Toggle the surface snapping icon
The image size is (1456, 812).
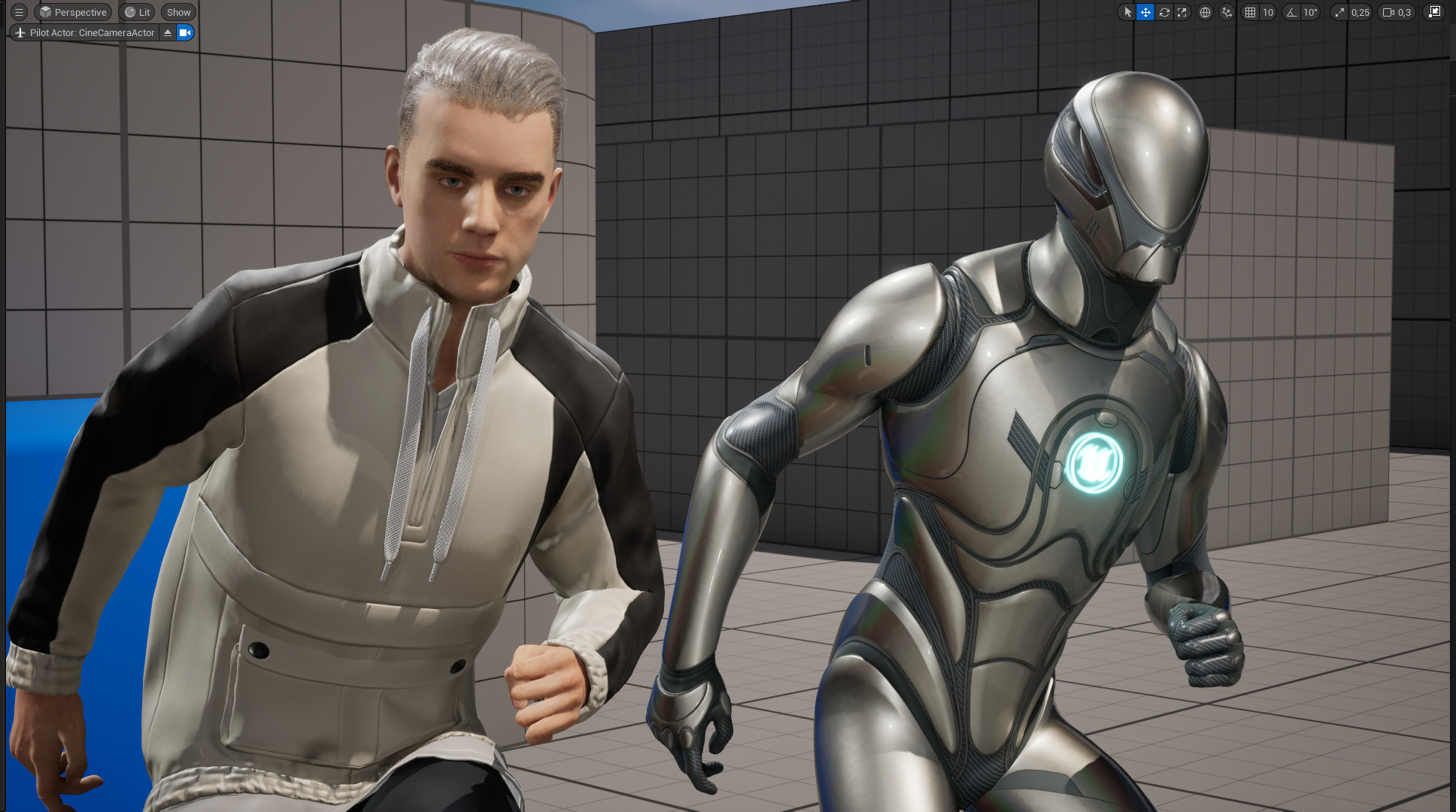tap(1227, 12)
